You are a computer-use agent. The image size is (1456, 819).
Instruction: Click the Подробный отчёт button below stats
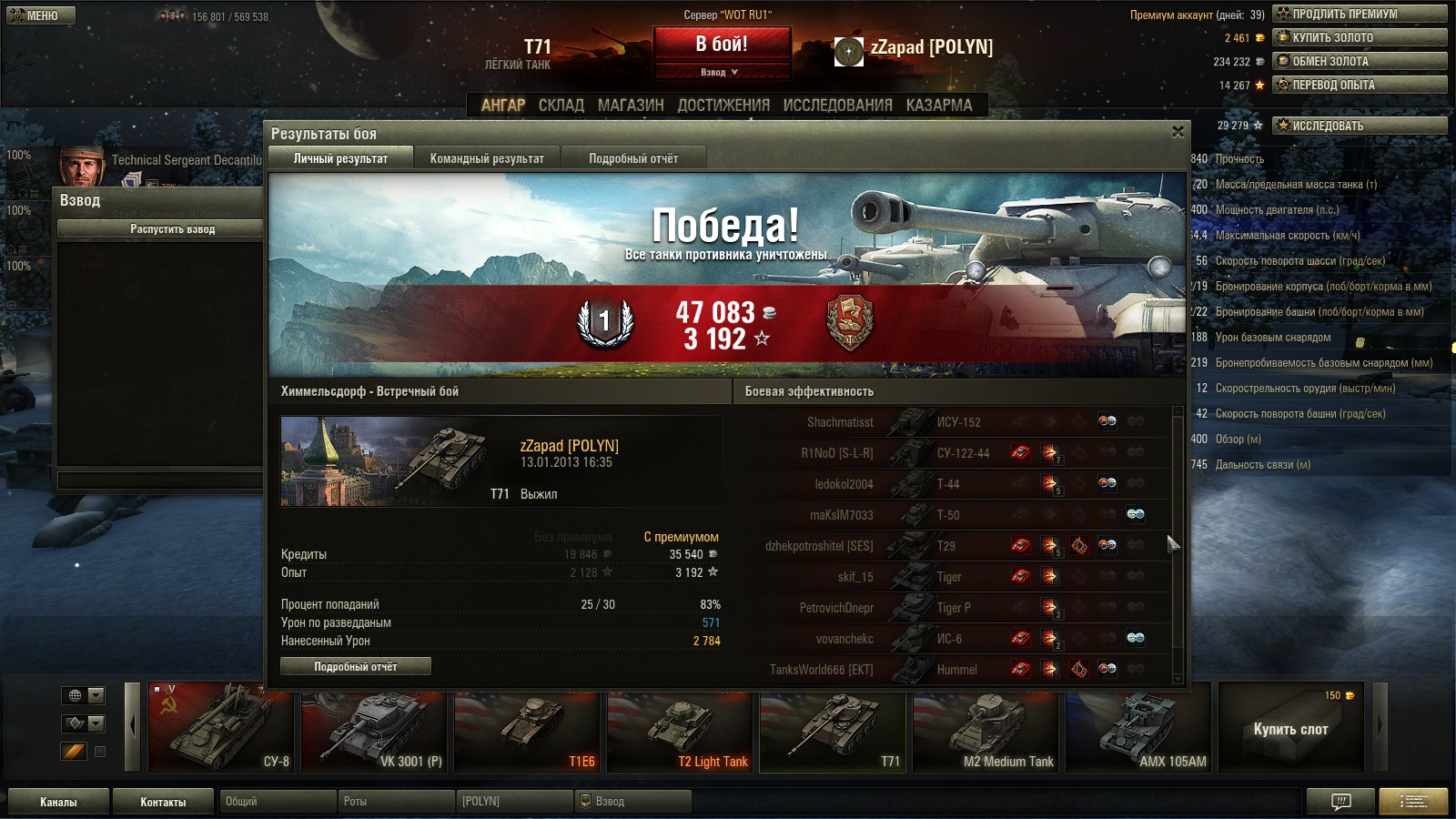[356, 667]
